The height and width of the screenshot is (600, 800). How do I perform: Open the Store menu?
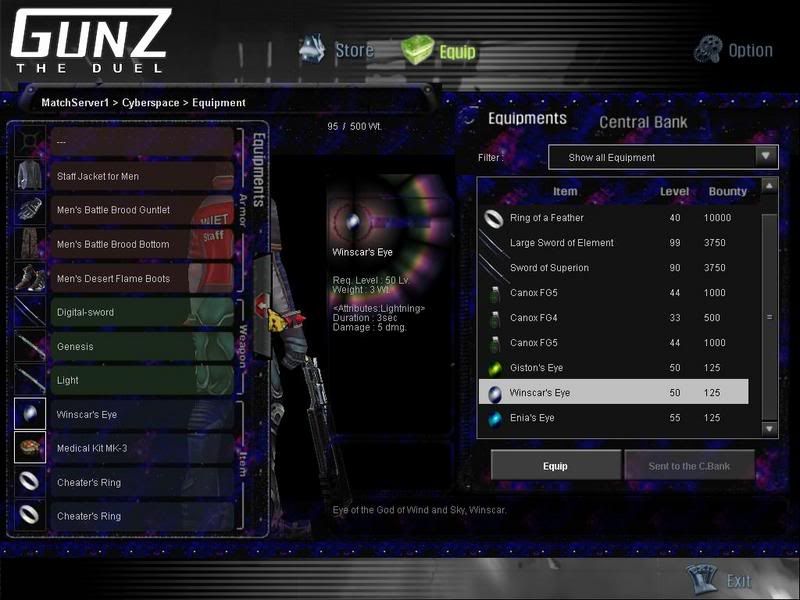pos(338,50)
